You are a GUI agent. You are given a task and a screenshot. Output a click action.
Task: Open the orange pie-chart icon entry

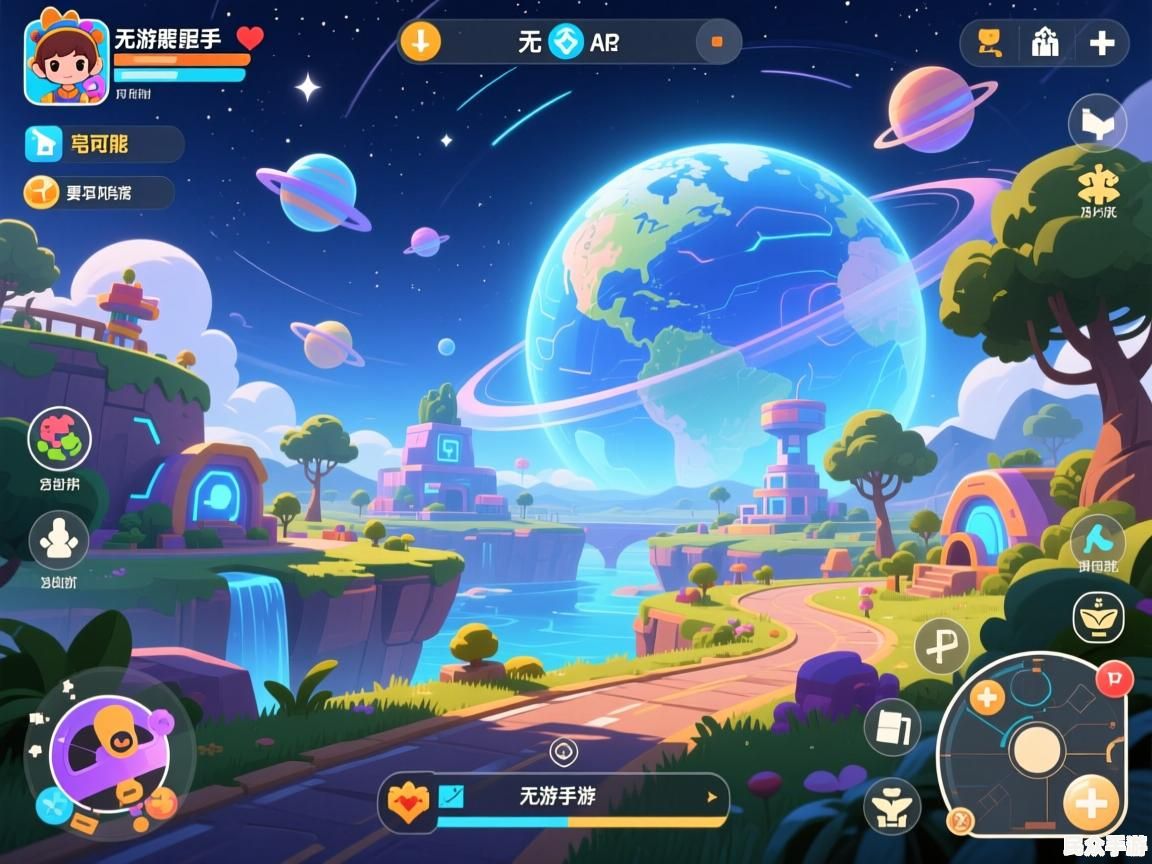click(42, 192)
